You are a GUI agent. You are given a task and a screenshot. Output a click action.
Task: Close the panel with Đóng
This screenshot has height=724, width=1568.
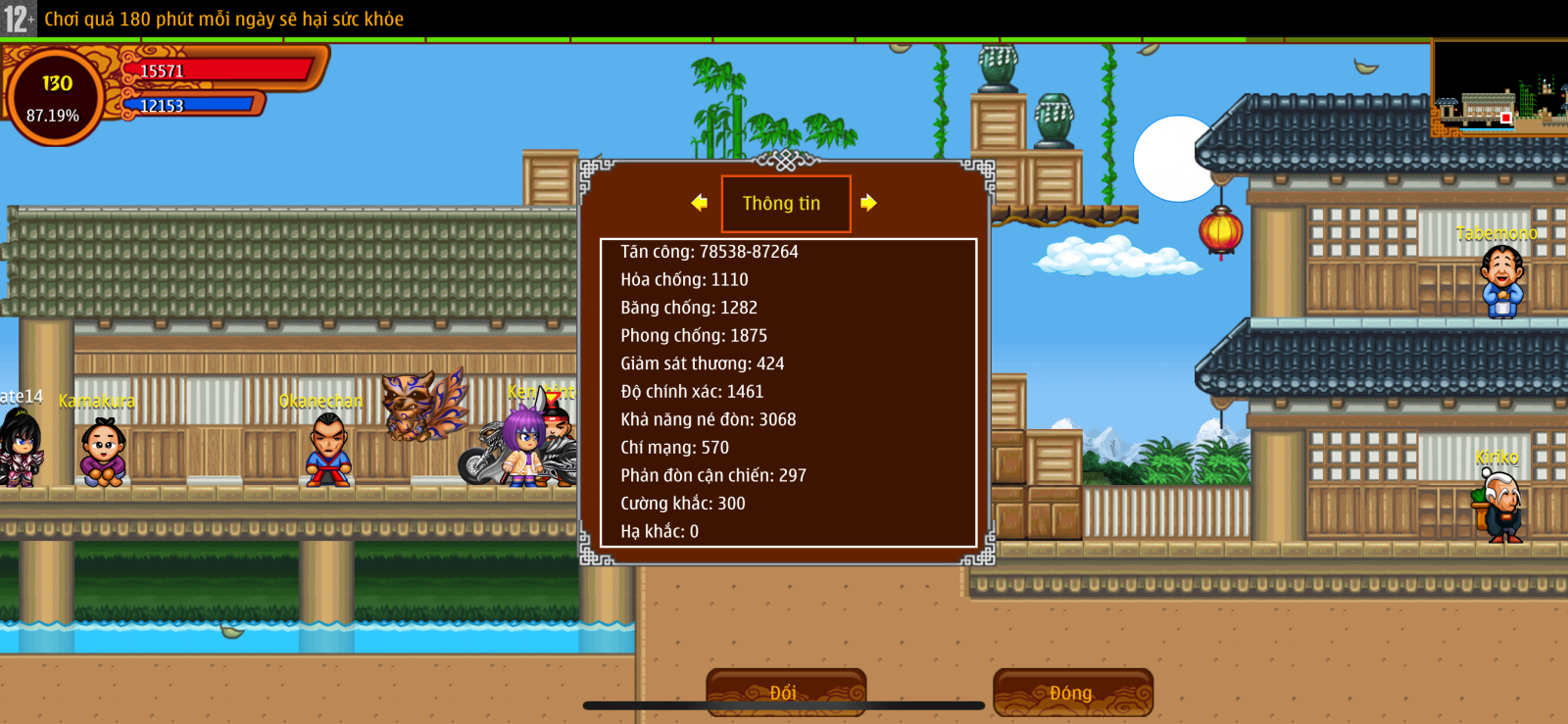pyautogui.click(x=1072, y=692)
